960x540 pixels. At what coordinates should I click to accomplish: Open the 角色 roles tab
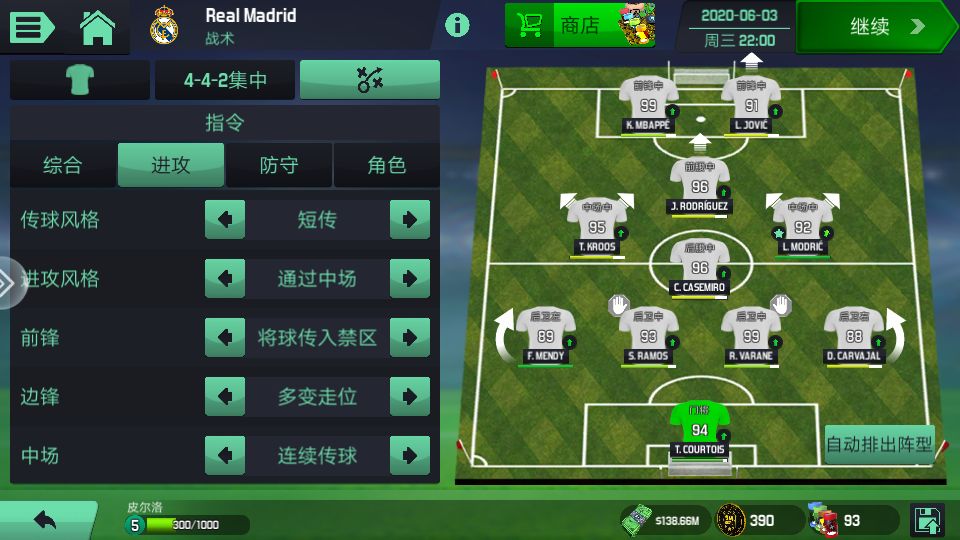(387, 165)
